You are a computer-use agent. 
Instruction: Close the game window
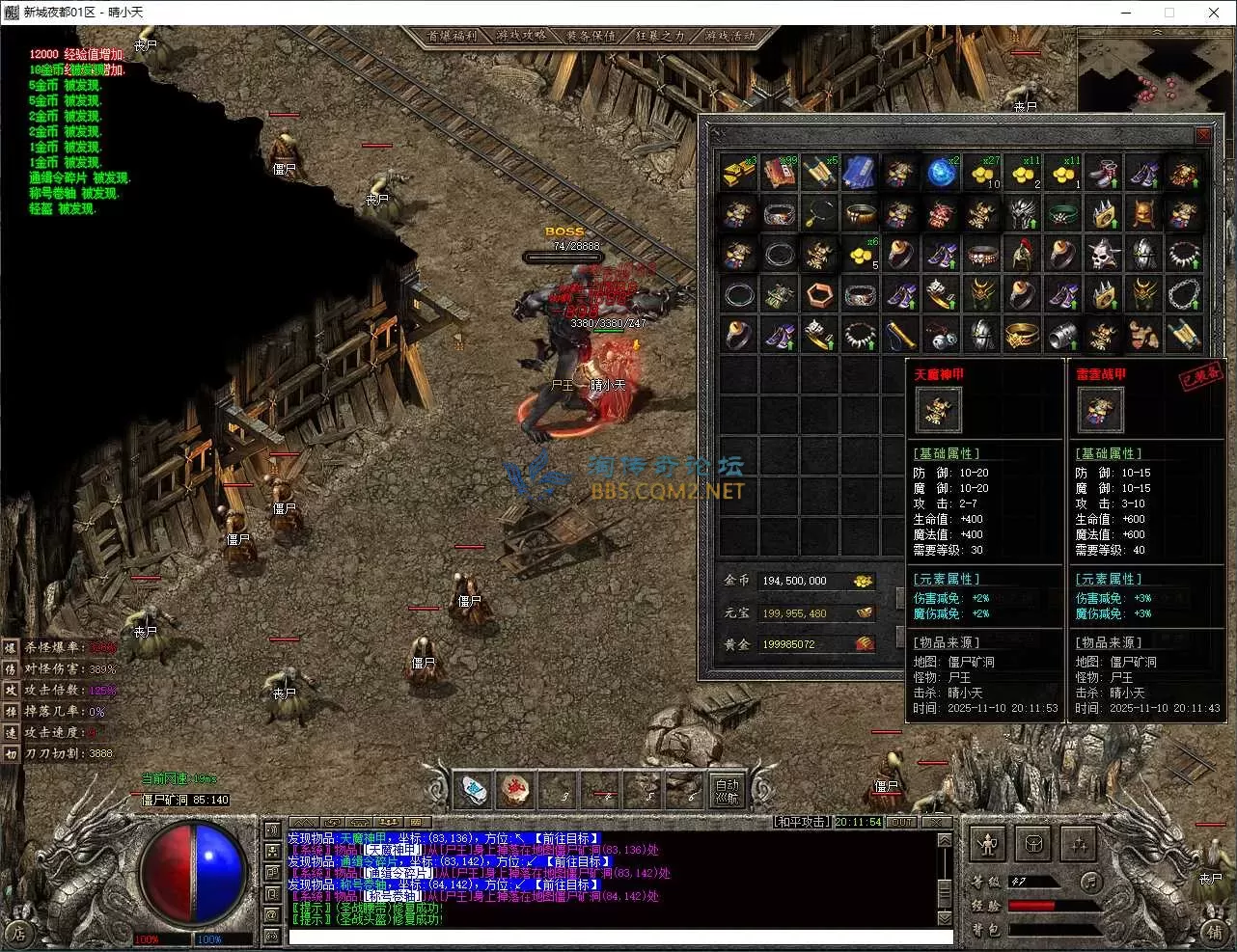coord(1214,13)
